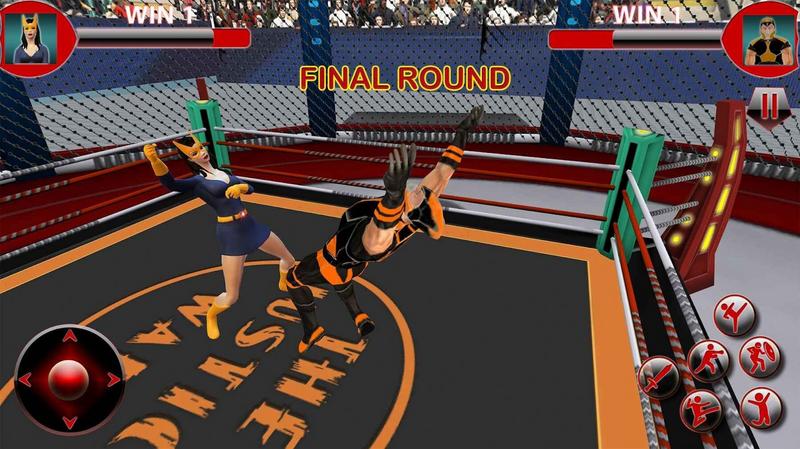The height and width of the screenshot is (449, 800).
Task: Click the joystick's up arrow
Action: (x=69, y=338)
